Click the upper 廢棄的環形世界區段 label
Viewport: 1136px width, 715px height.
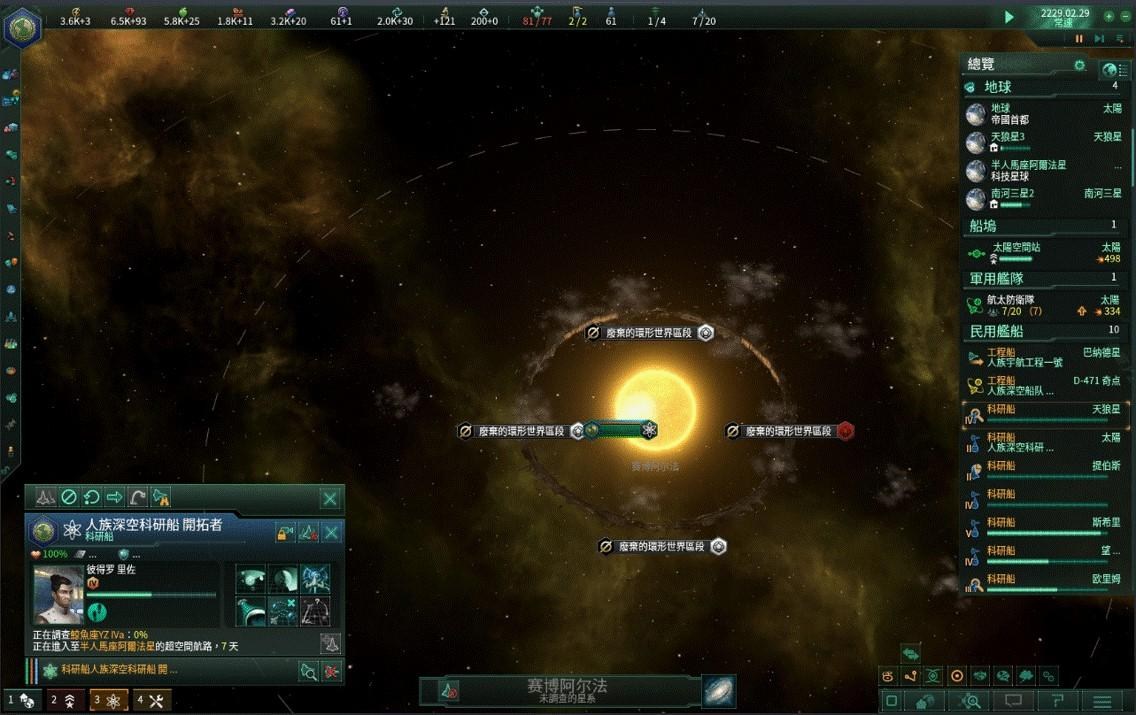point(649,333)
